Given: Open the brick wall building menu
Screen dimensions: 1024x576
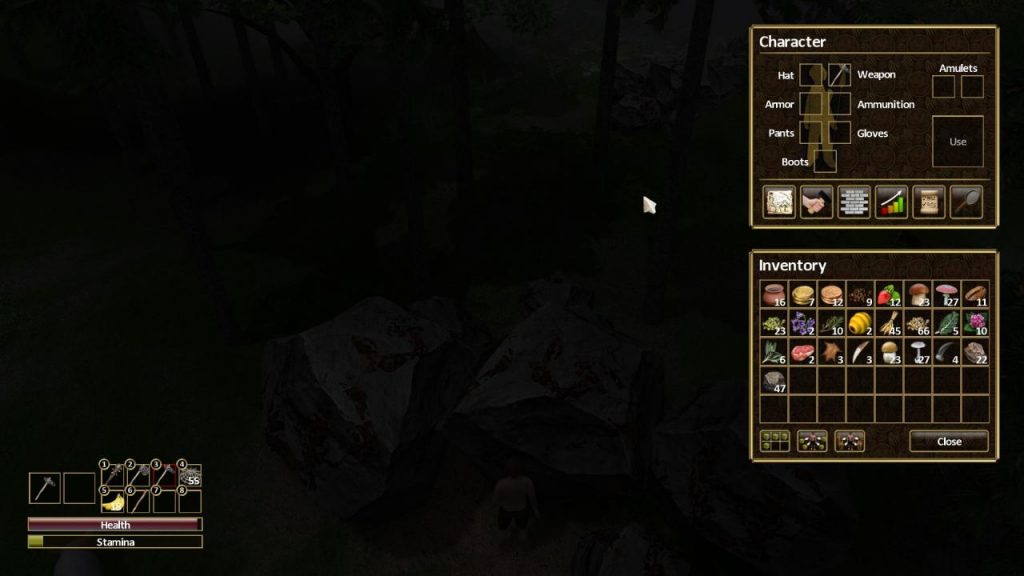Looking at the screenshot, I should [853, 202].
